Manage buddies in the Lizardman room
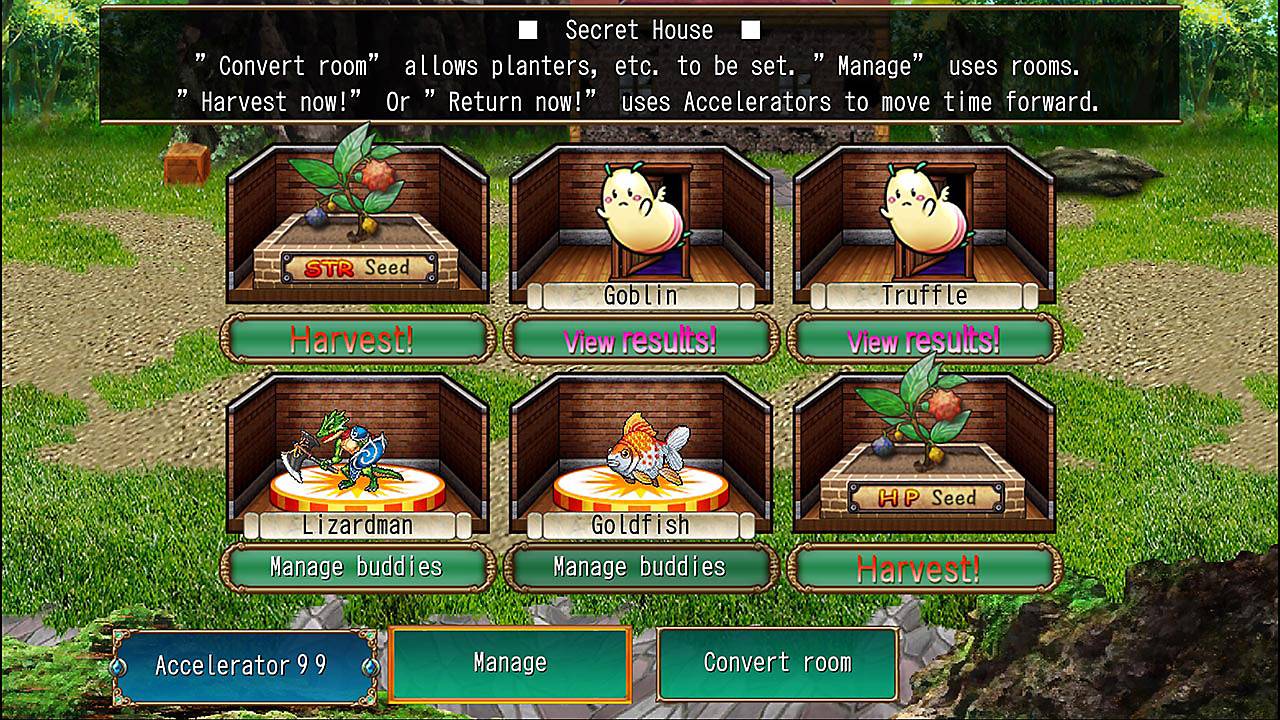The width and height of the screenshot is (1280, 720). tap(357, 567)
